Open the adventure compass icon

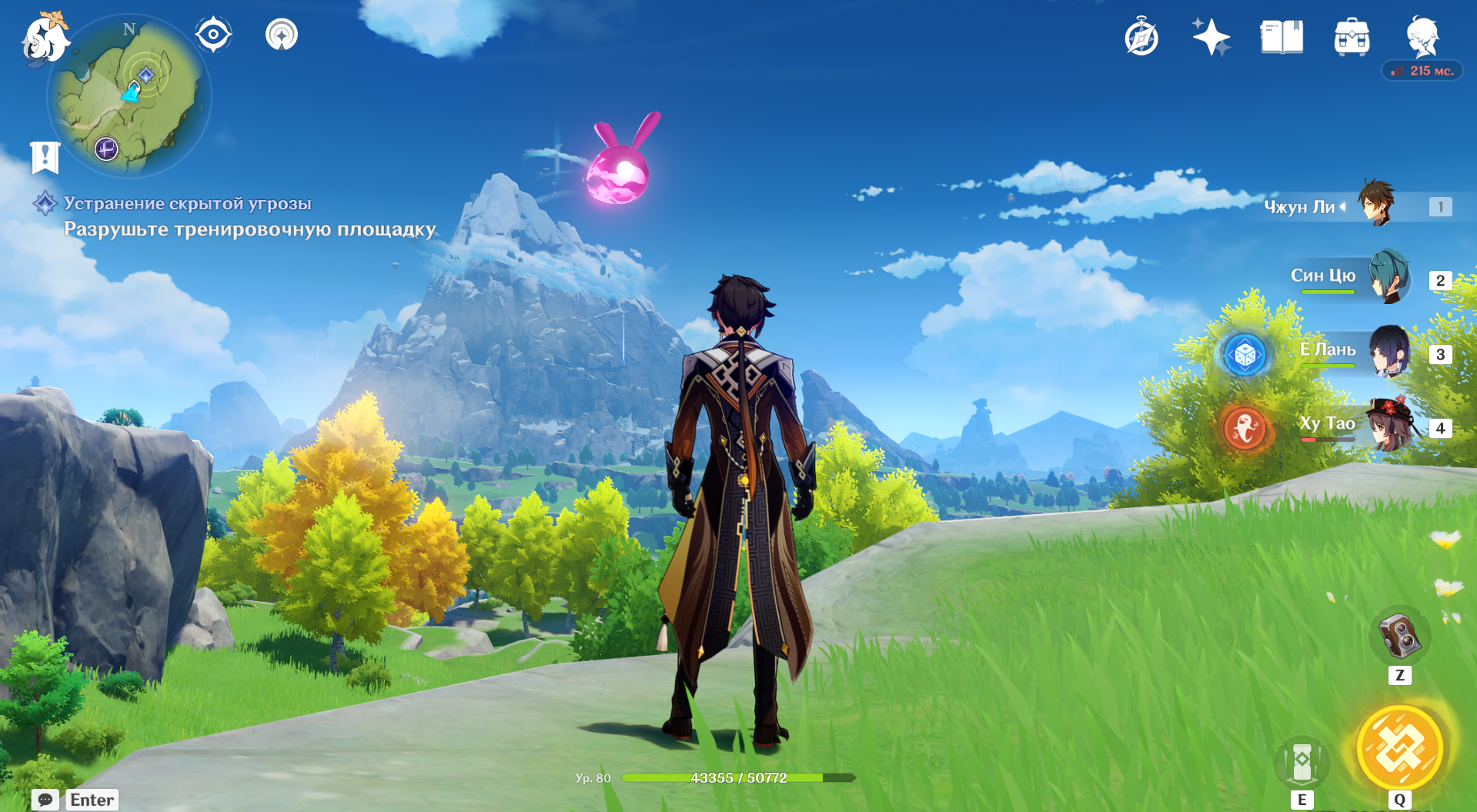tap(1141, 37)
